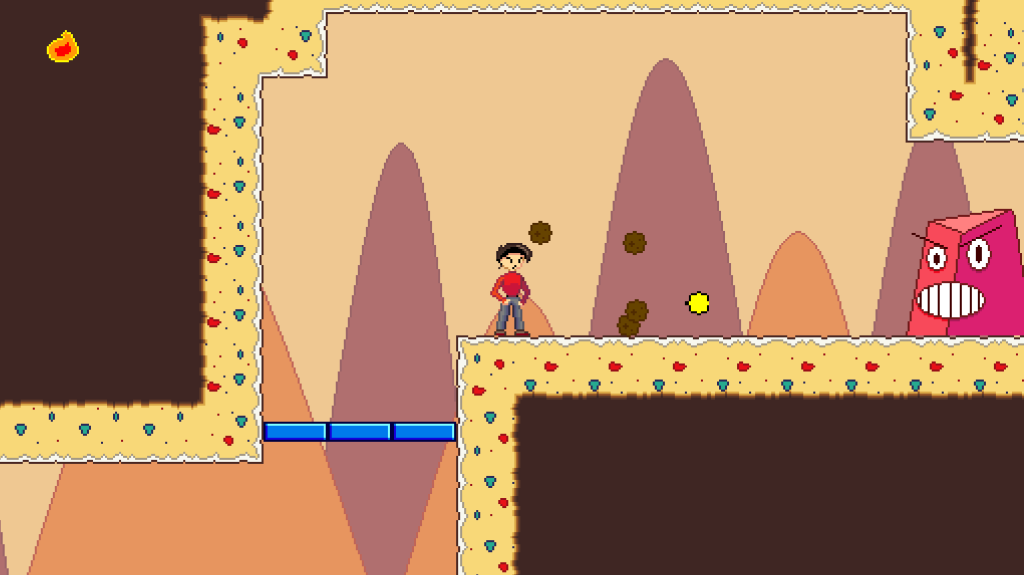Click the fireball power icon
This screenshot has height=575, width=1024.
click(x=63, y=47)
